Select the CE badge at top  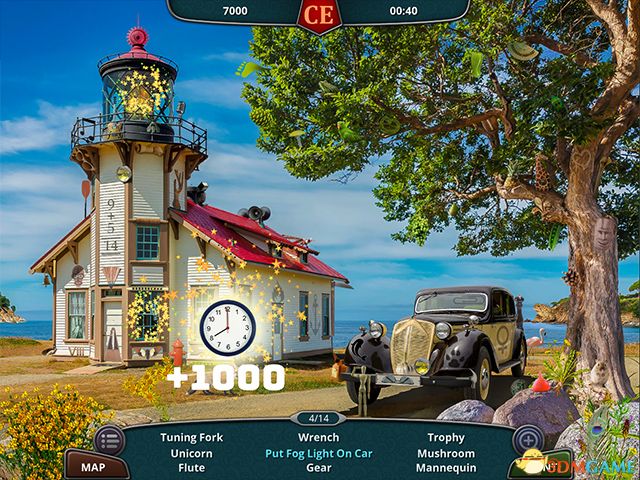[318, 14]
